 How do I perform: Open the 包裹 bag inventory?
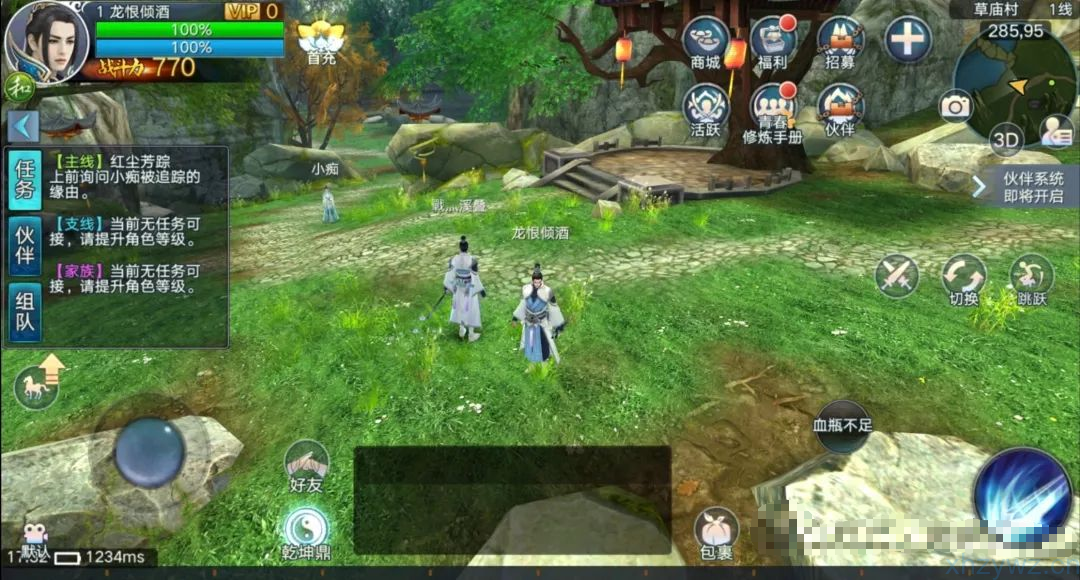pos(716,532)
